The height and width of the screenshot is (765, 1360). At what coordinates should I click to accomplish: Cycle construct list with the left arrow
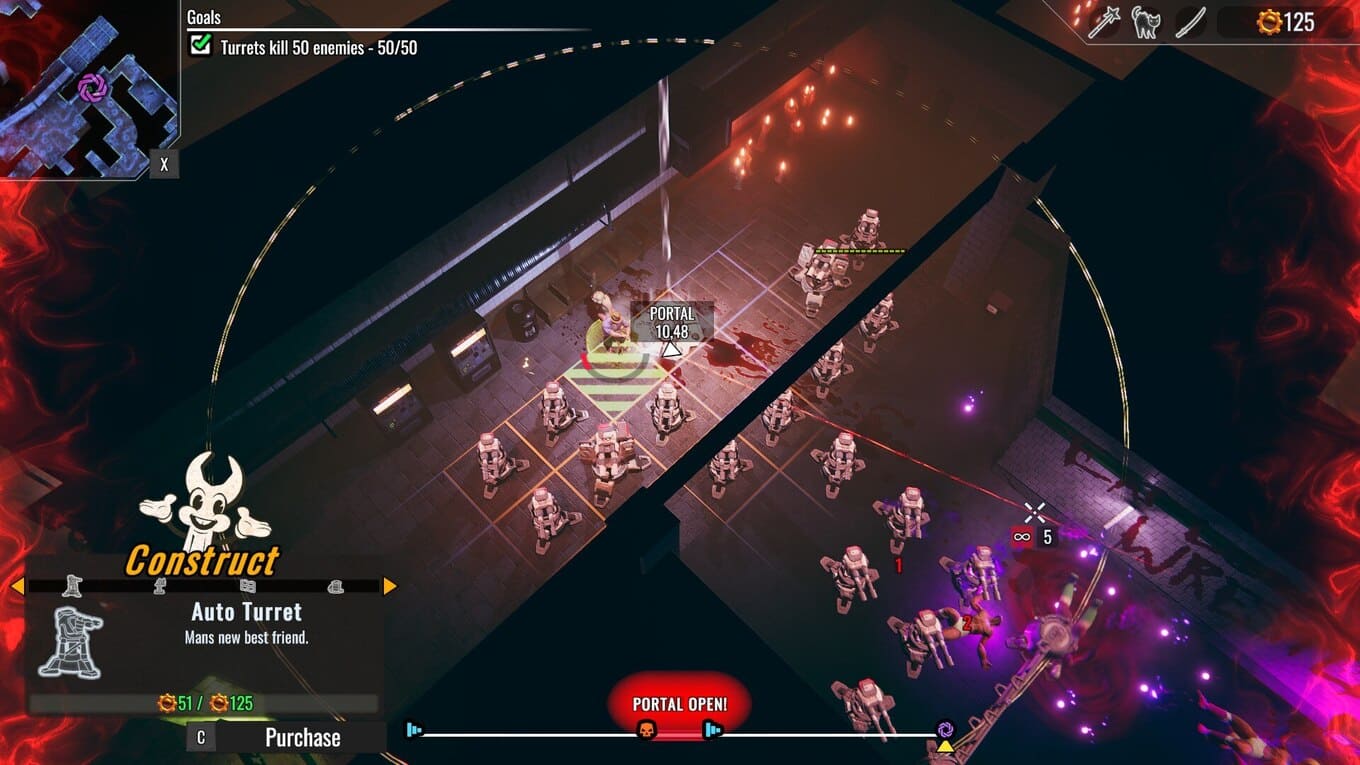17,586
